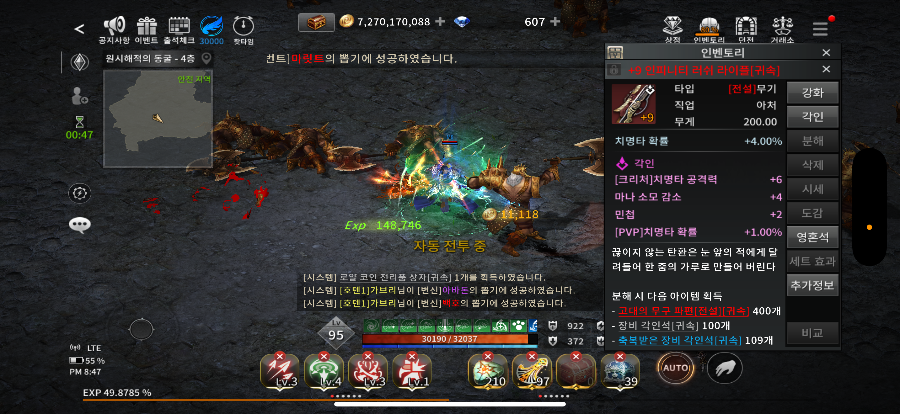Click the minimap of the cave
900x414 pixels.
coord(158,118)
